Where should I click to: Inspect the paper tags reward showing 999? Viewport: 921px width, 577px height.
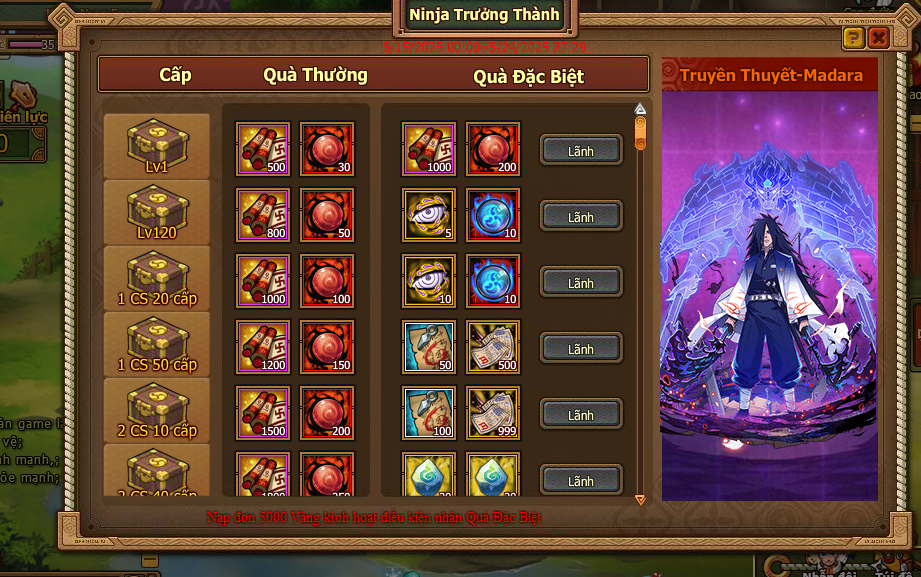(x=493, y=413)
